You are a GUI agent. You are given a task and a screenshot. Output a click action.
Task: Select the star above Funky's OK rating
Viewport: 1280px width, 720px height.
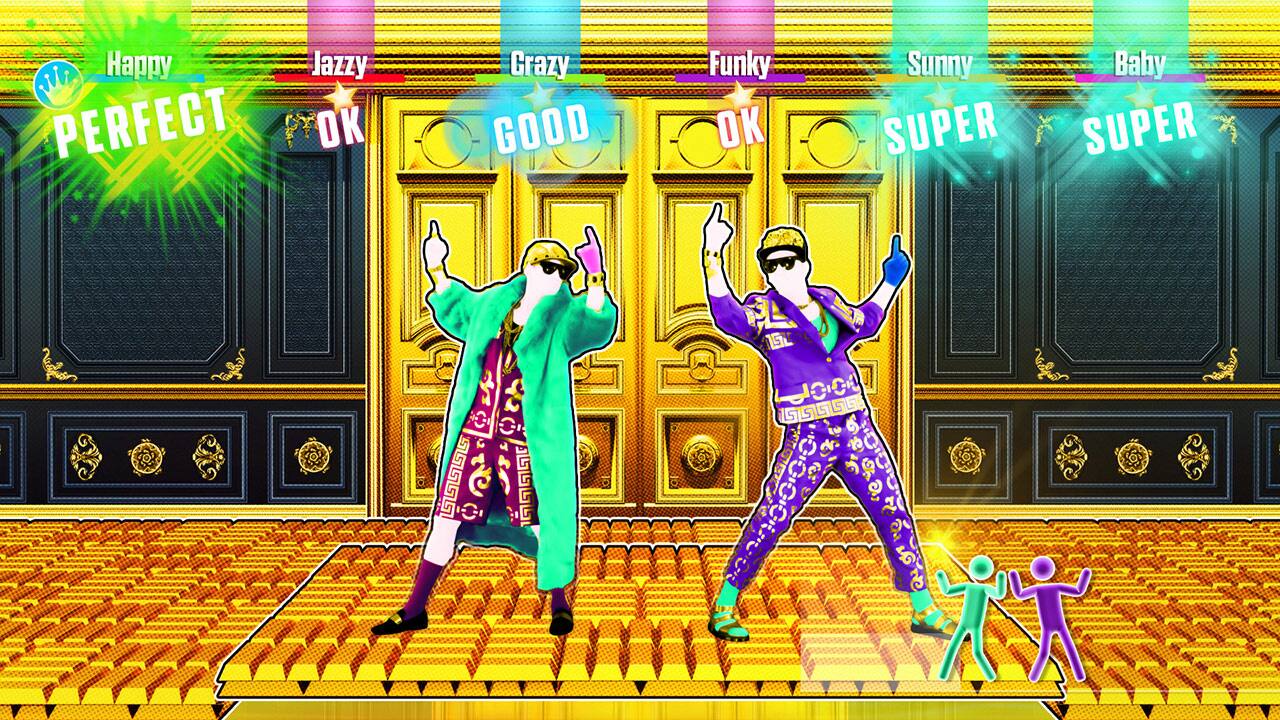[x=740, y=97]
